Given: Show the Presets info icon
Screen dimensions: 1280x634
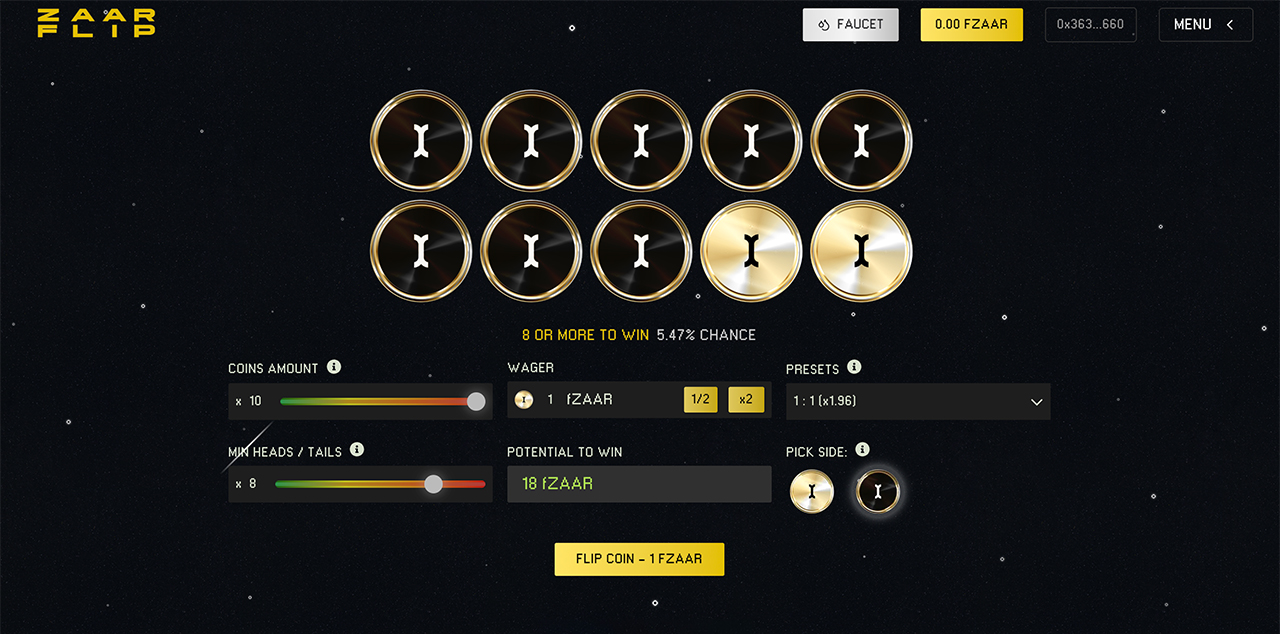Looking at the screenshot, I should coord(854,367).
